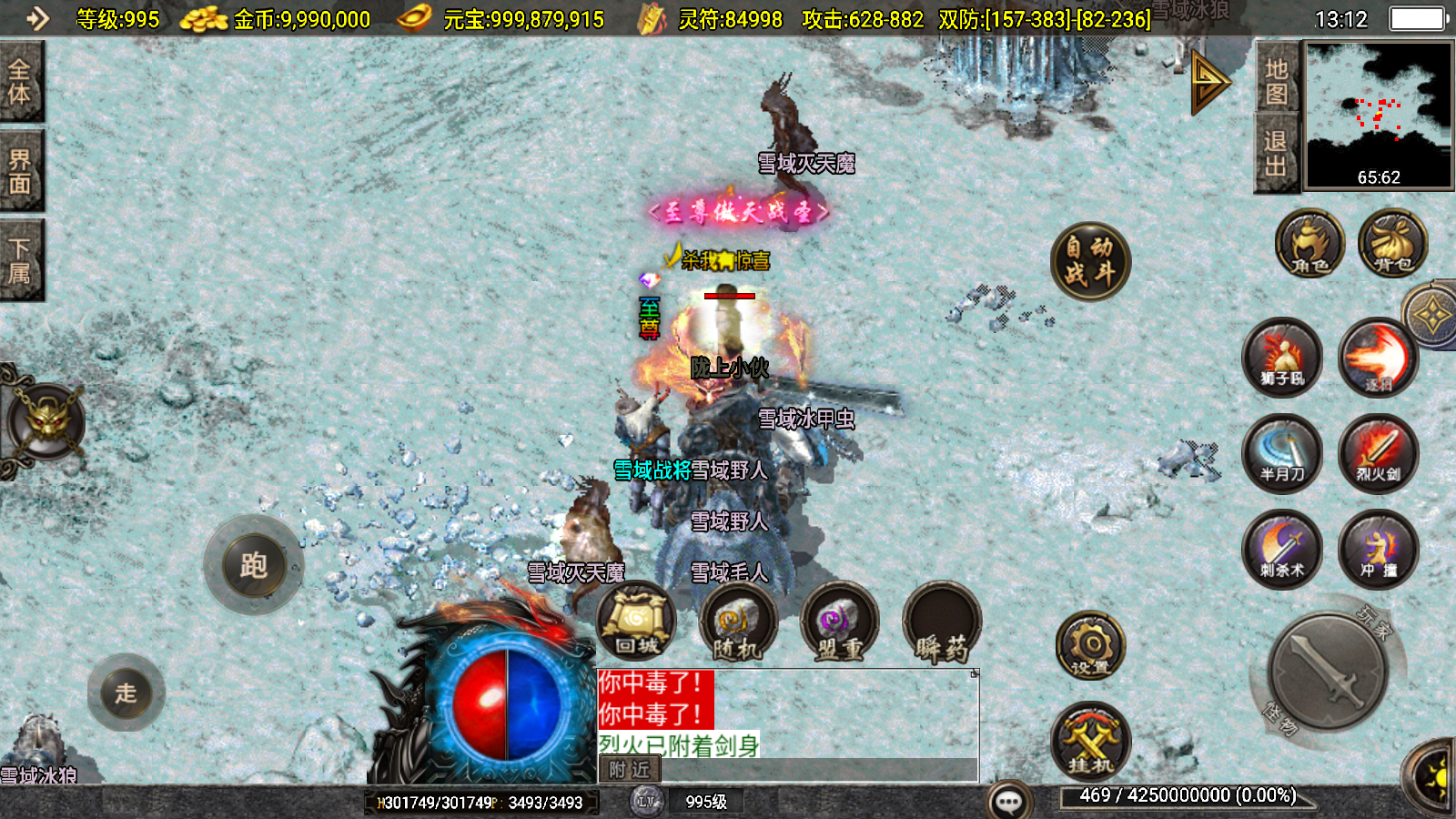This screenshot has width=1456, height=819.
Task: Use the 回城 return-to-town scroll
Action: coord(636,622)
